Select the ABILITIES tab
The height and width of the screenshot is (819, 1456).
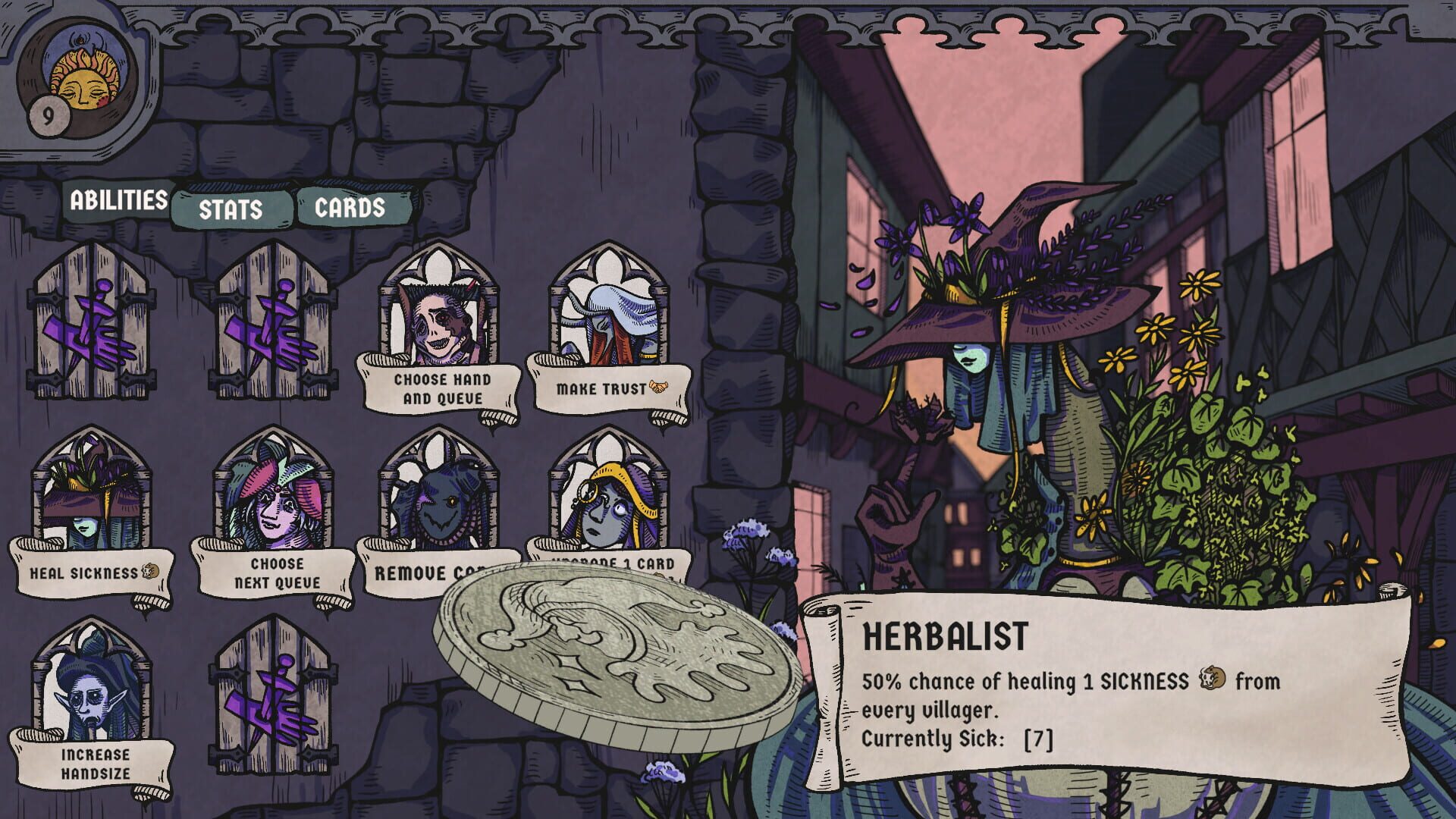coord(118,200)
